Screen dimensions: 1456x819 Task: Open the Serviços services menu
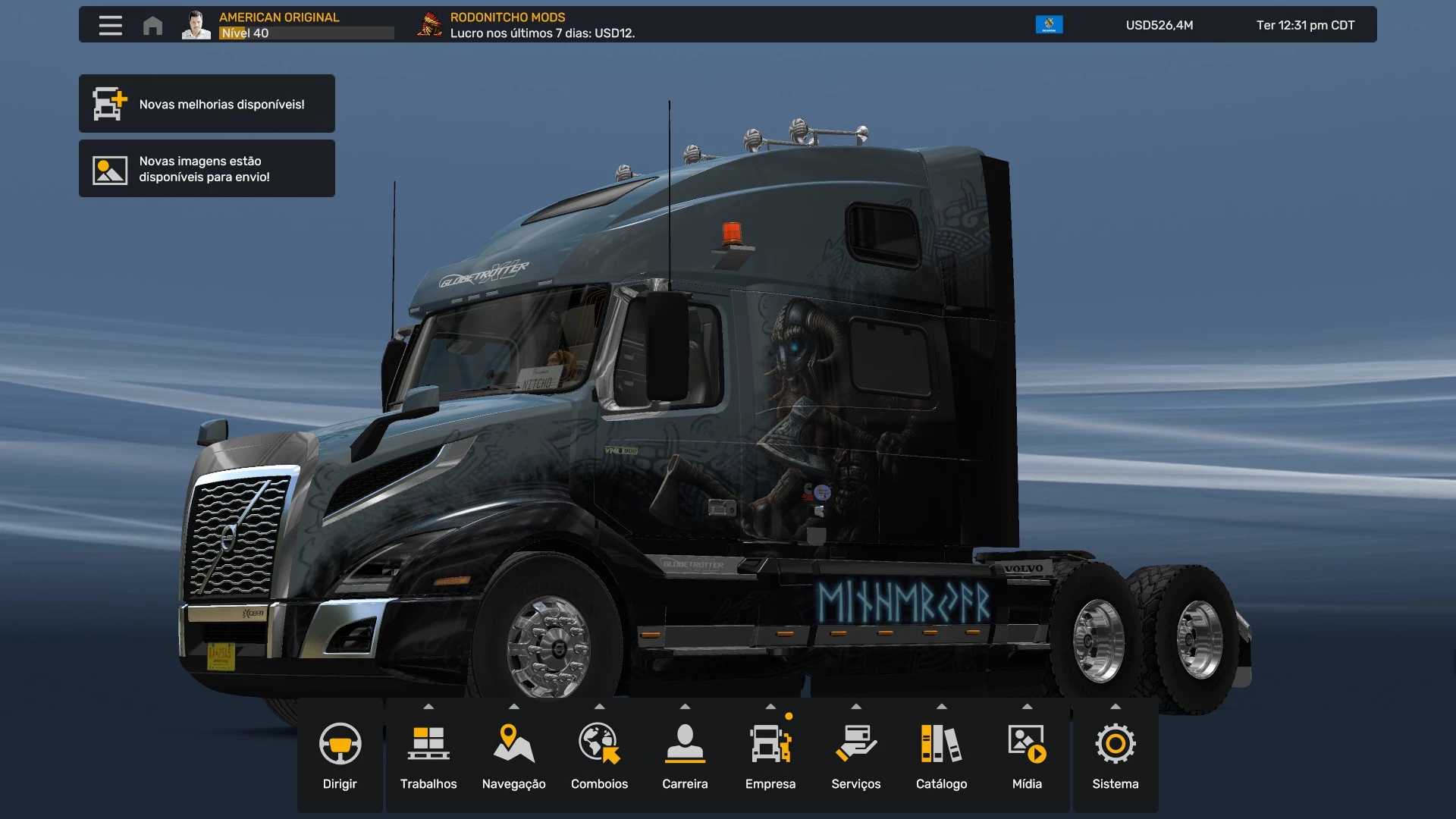(x=855, y=755)
